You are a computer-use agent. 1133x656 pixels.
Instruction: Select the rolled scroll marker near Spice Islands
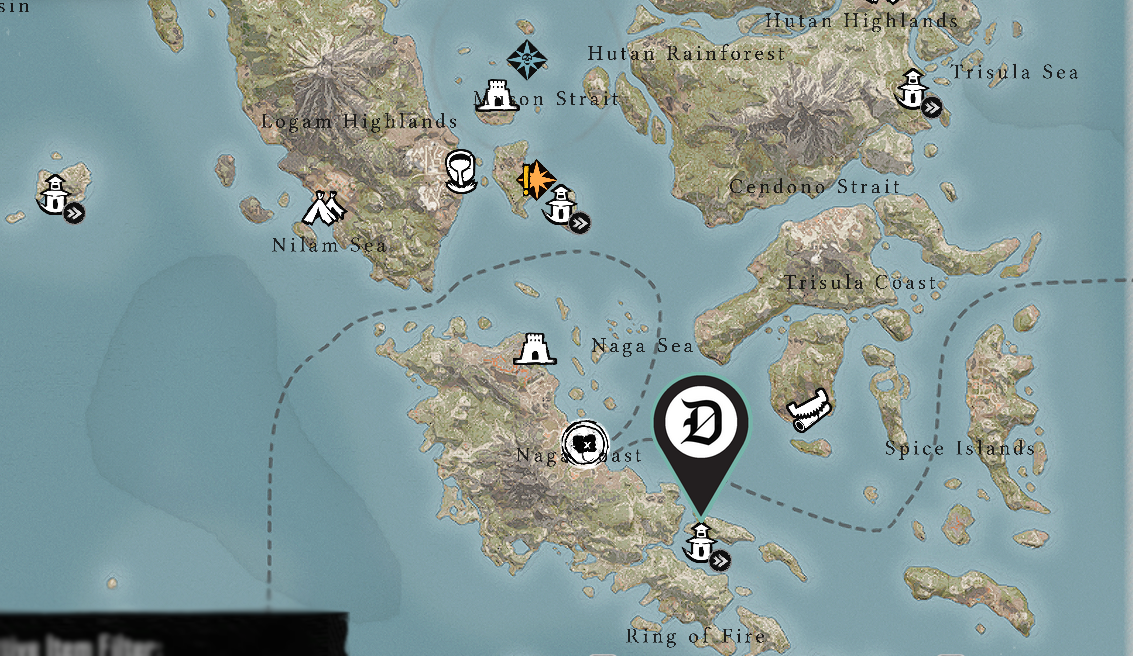(809, 408)
